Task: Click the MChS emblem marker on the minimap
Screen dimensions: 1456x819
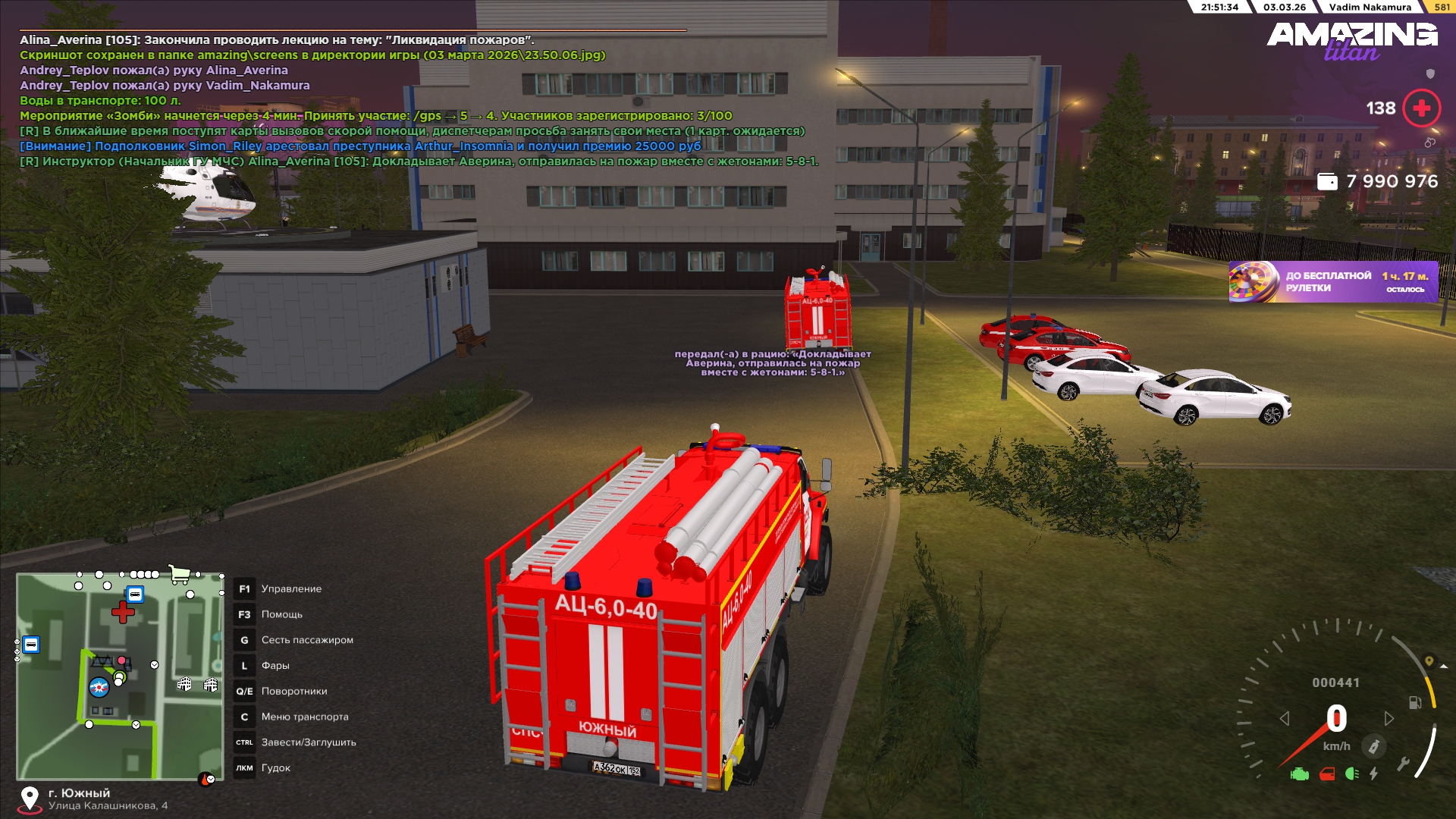Action: [99, 688]
